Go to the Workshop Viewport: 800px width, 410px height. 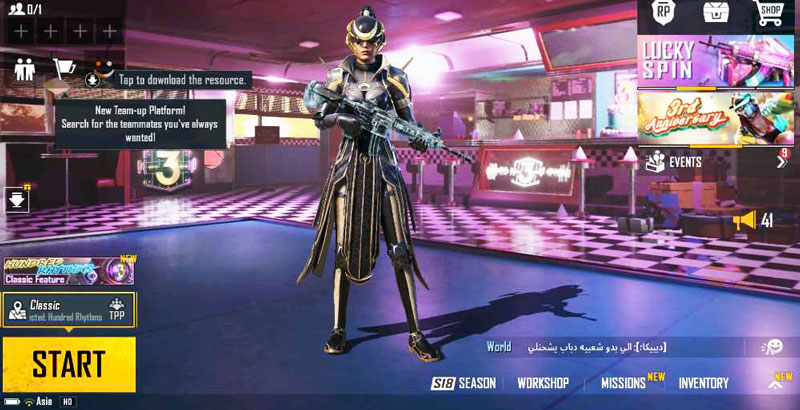[543, 383]
